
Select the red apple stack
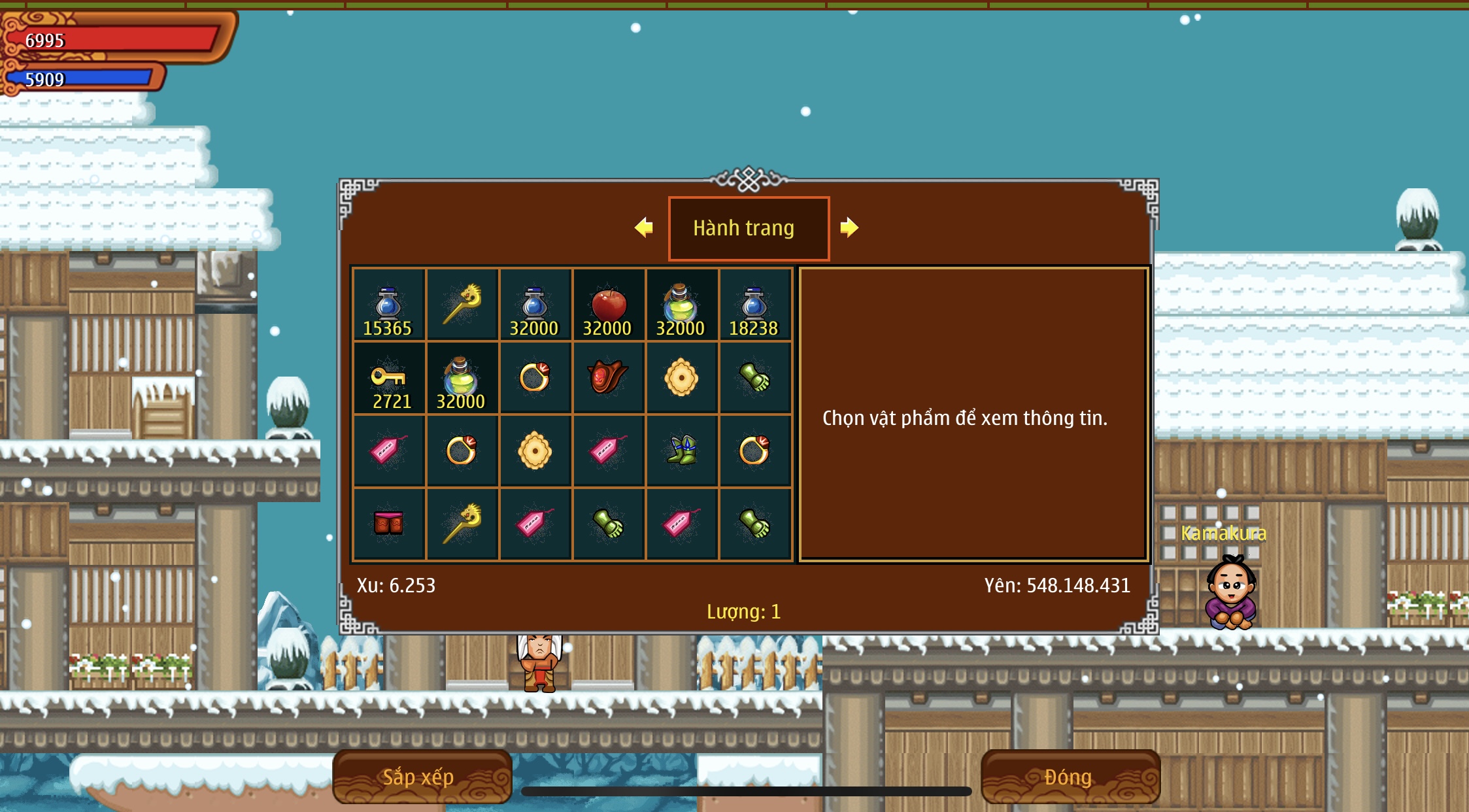coord(608,305)
